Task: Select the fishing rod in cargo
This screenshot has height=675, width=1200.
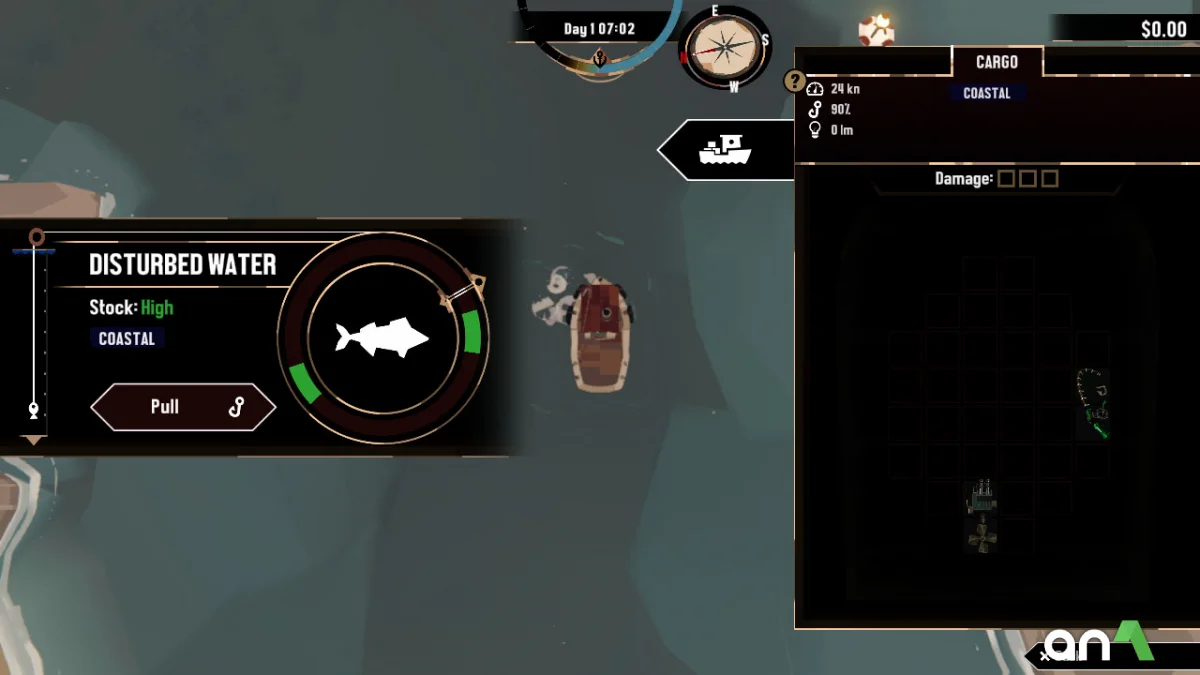Action: [x=1094, y=402]
